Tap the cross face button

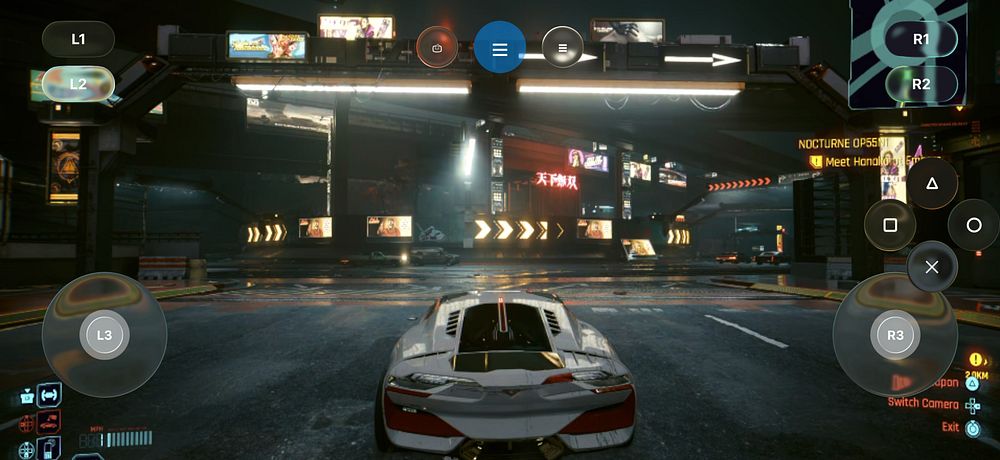pos(932,267)
